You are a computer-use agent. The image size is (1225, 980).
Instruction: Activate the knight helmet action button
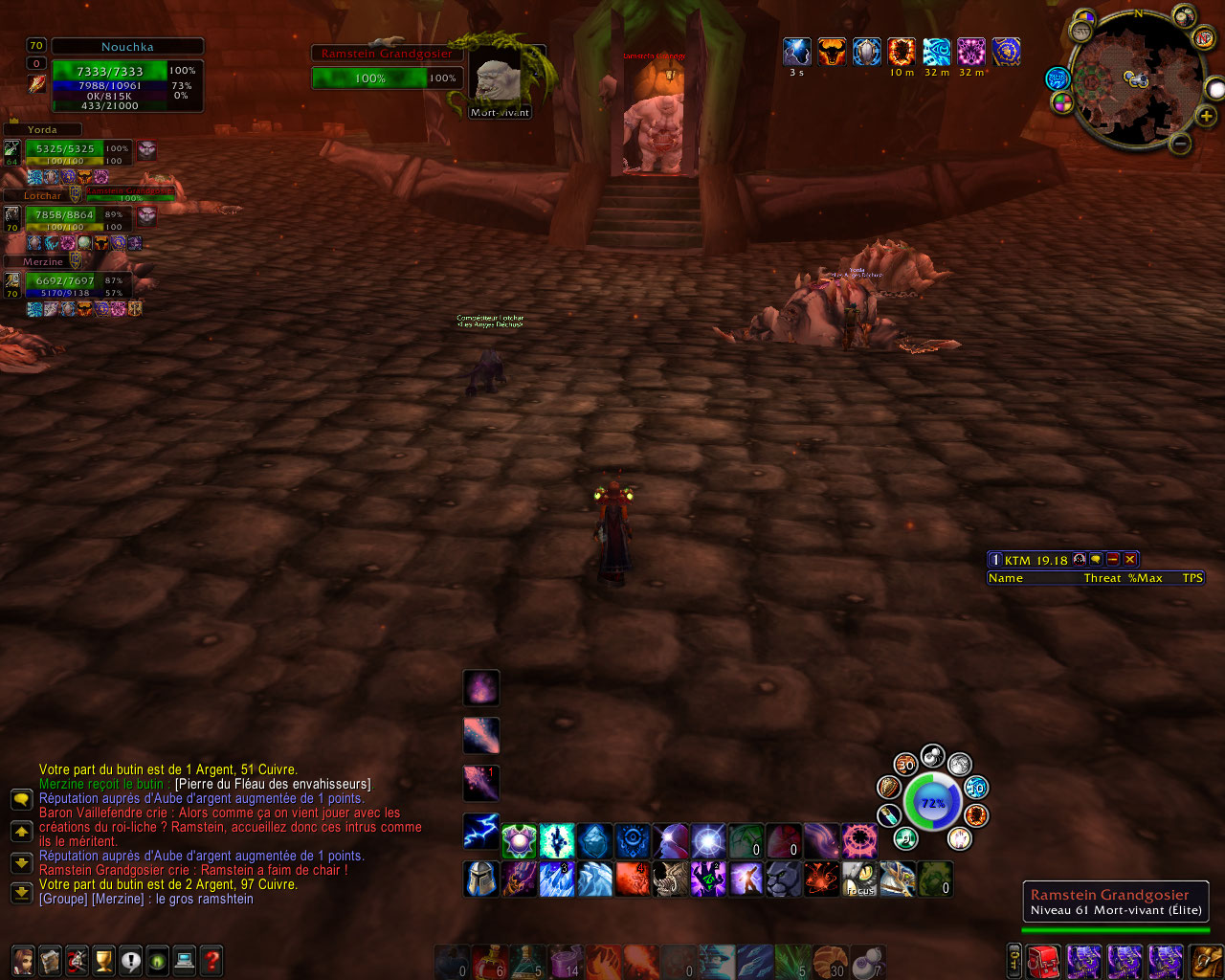click(480, 879)
